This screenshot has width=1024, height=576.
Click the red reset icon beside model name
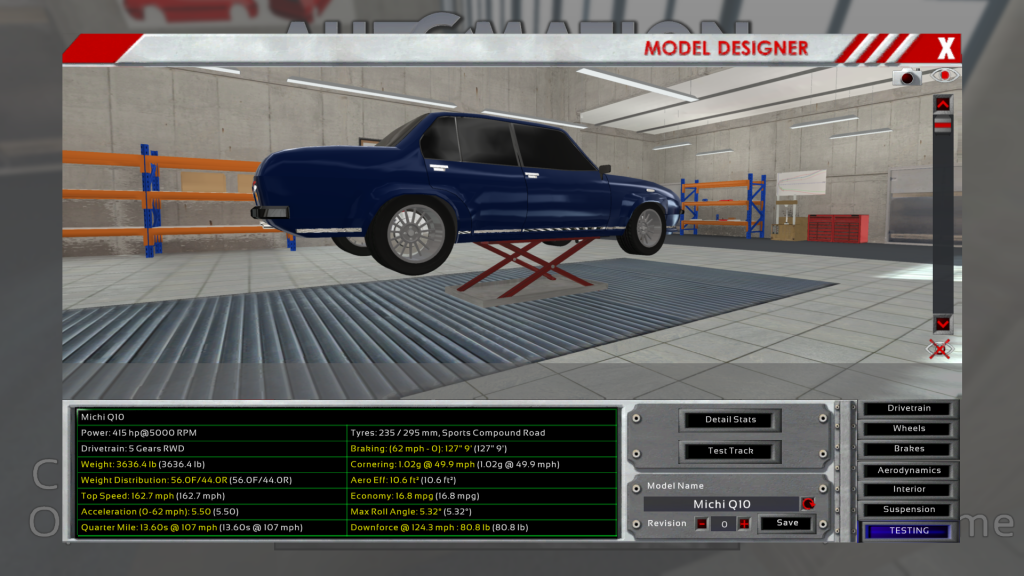tap(808, 503)
